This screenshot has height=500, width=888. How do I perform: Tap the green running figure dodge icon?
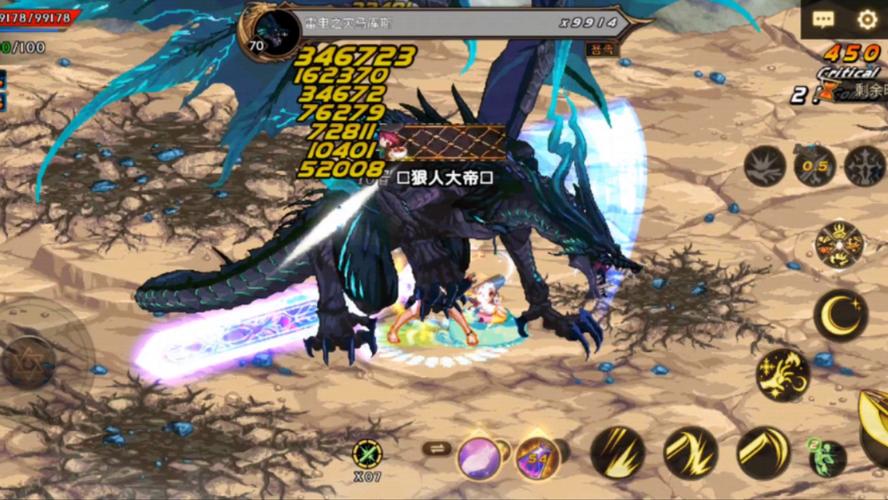[827, 456]
